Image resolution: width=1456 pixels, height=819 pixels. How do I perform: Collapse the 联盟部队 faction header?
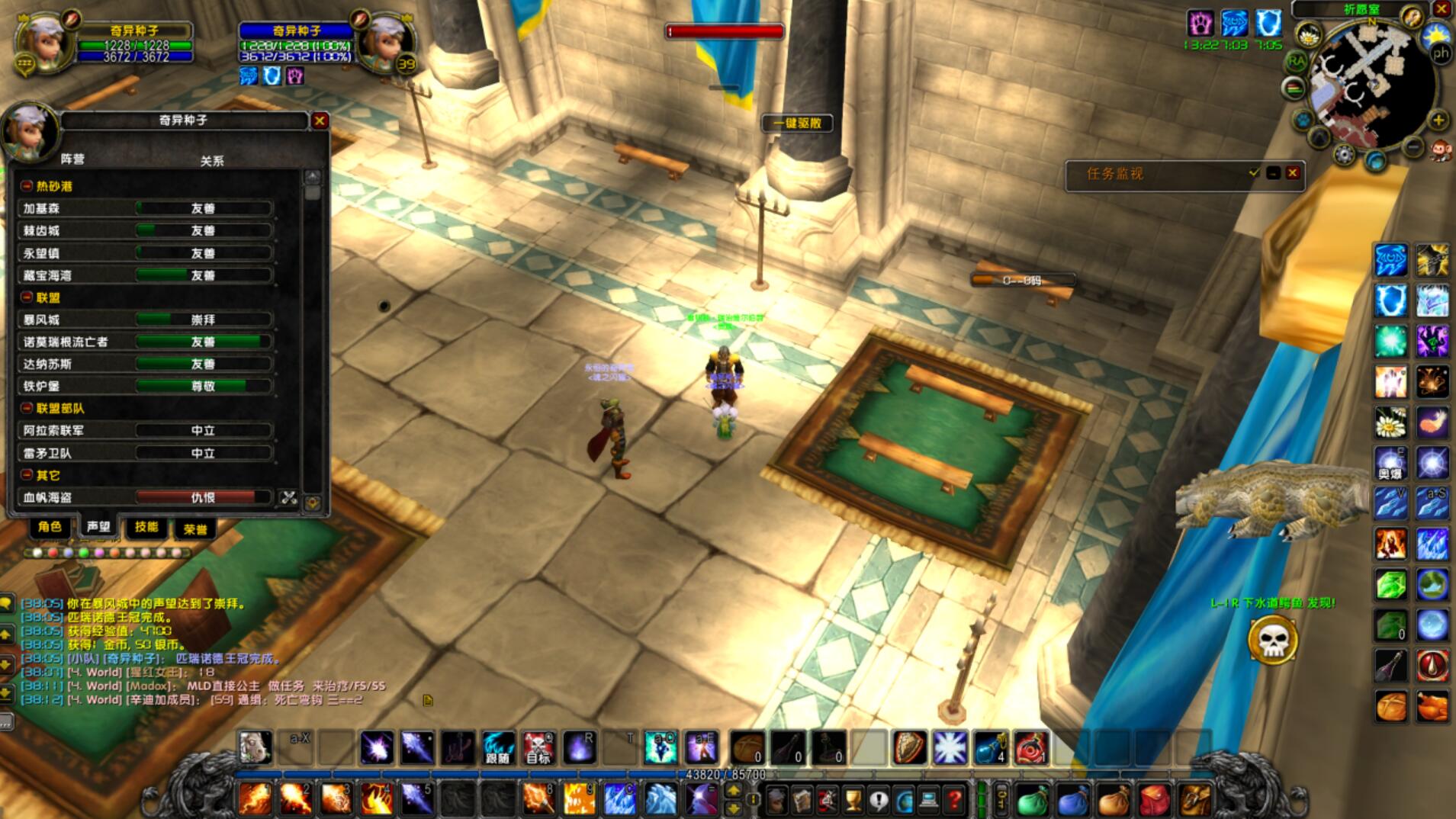tap(27, 409)
